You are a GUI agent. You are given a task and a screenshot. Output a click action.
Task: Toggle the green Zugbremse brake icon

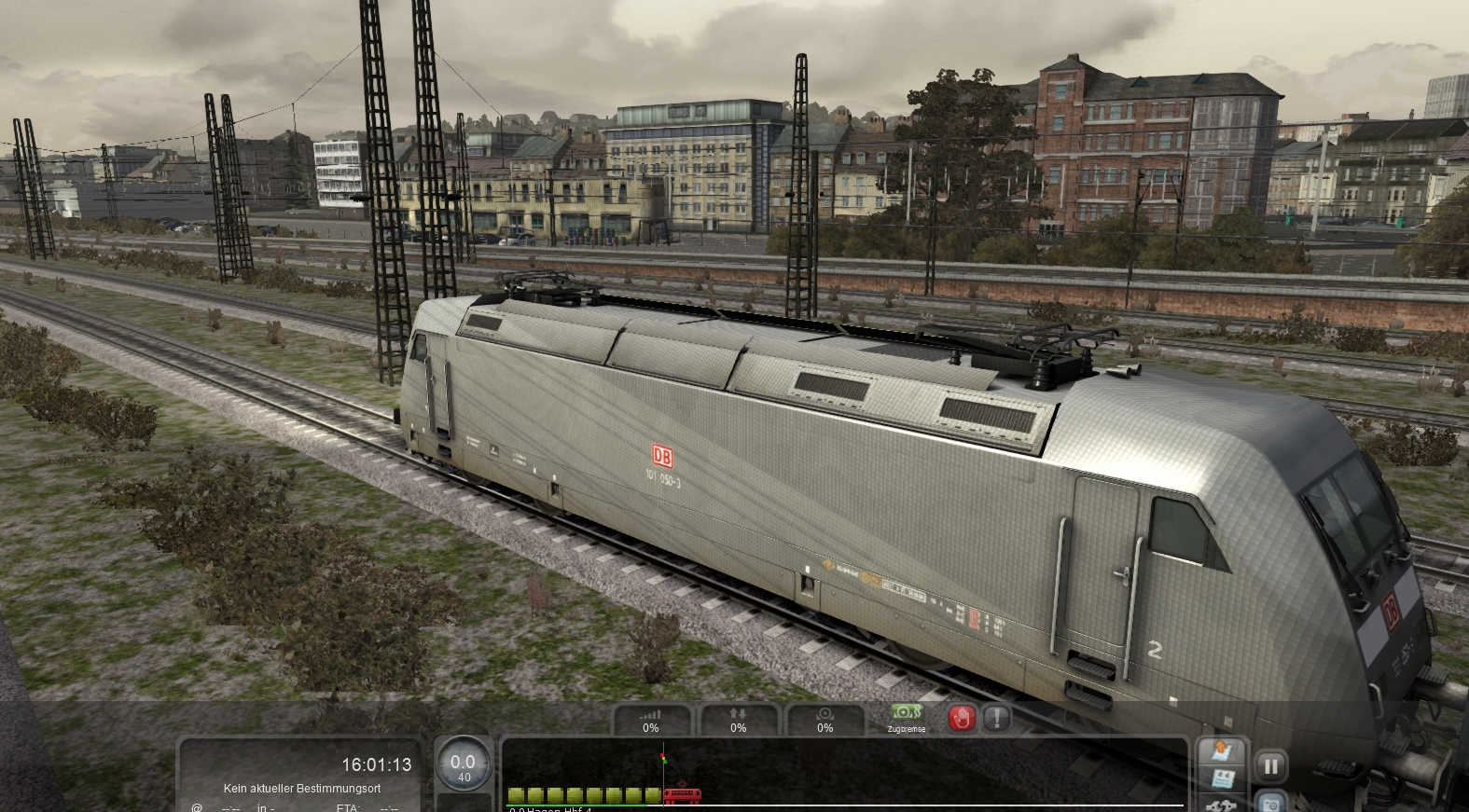[x=906, y=716]
